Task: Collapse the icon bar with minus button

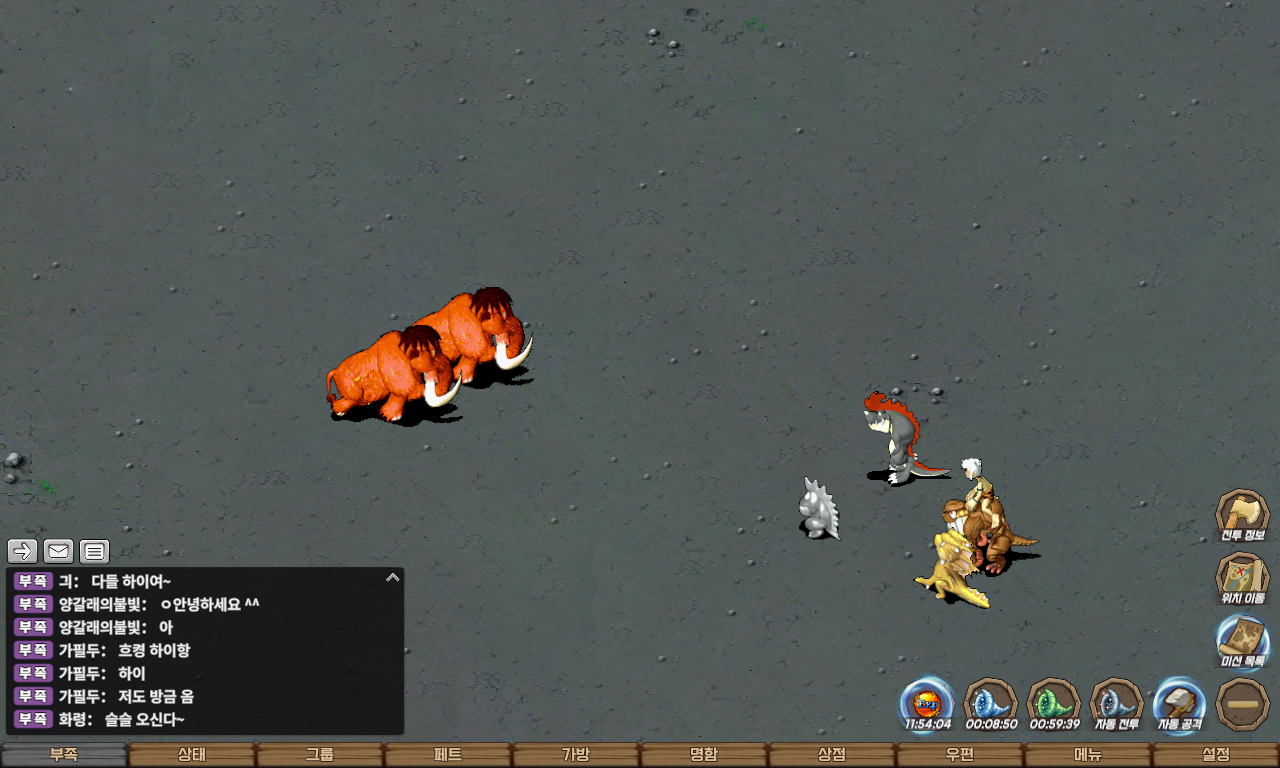Action: 1243,704
